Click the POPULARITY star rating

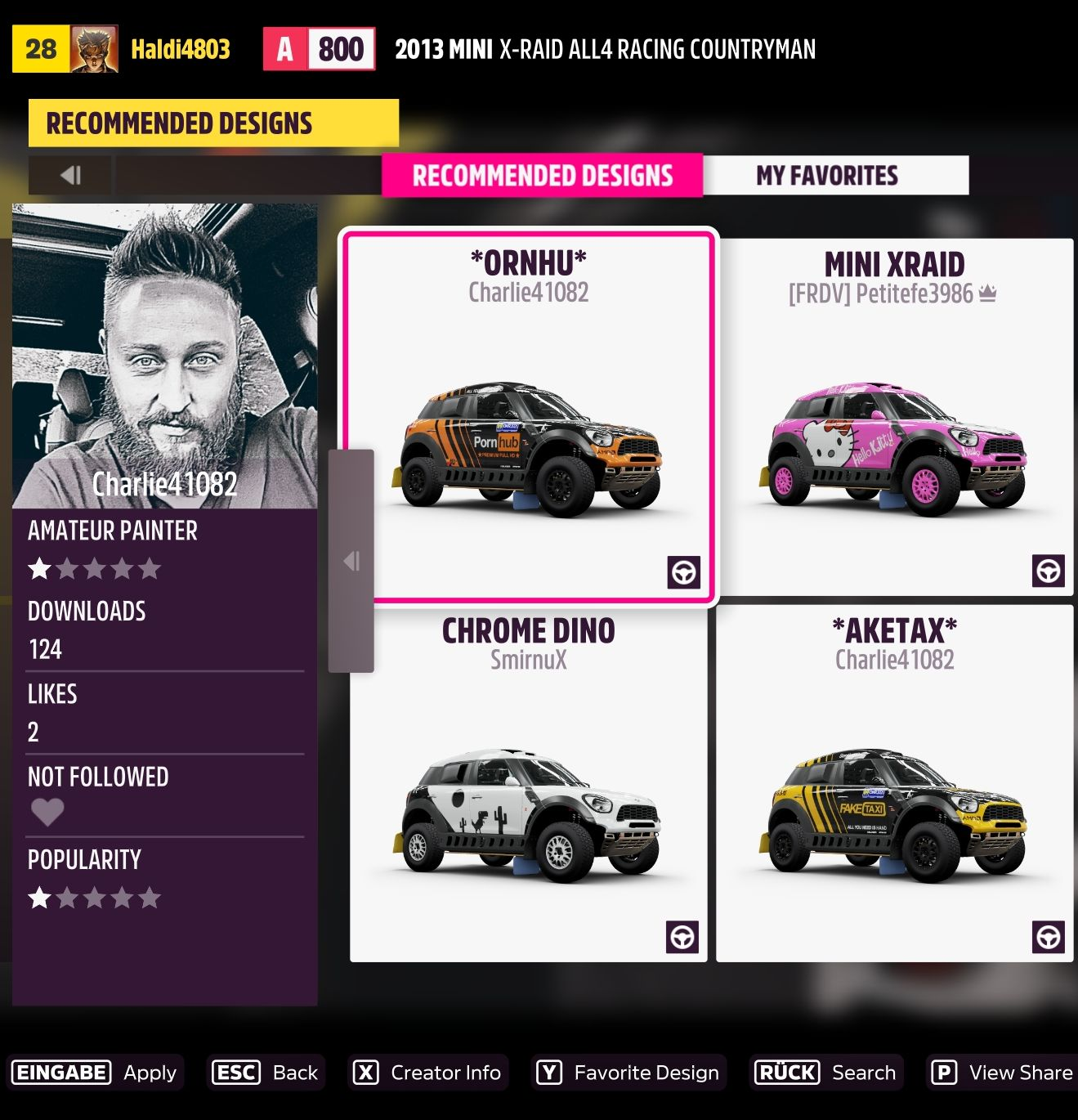click(94, 897)
